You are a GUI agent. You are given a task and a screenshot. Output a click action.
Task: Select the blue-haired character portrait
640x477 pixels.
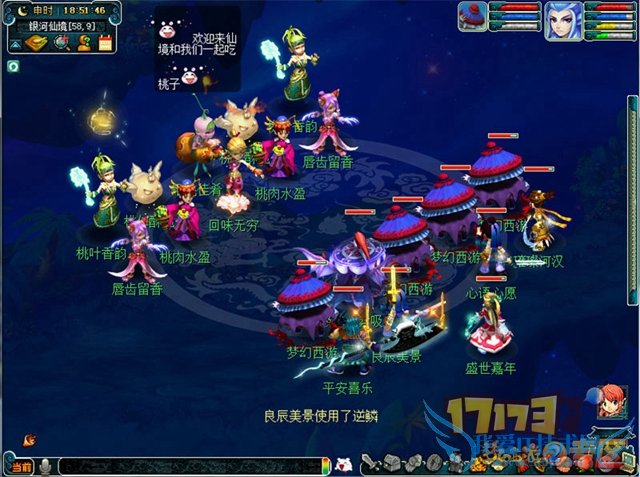563,20
